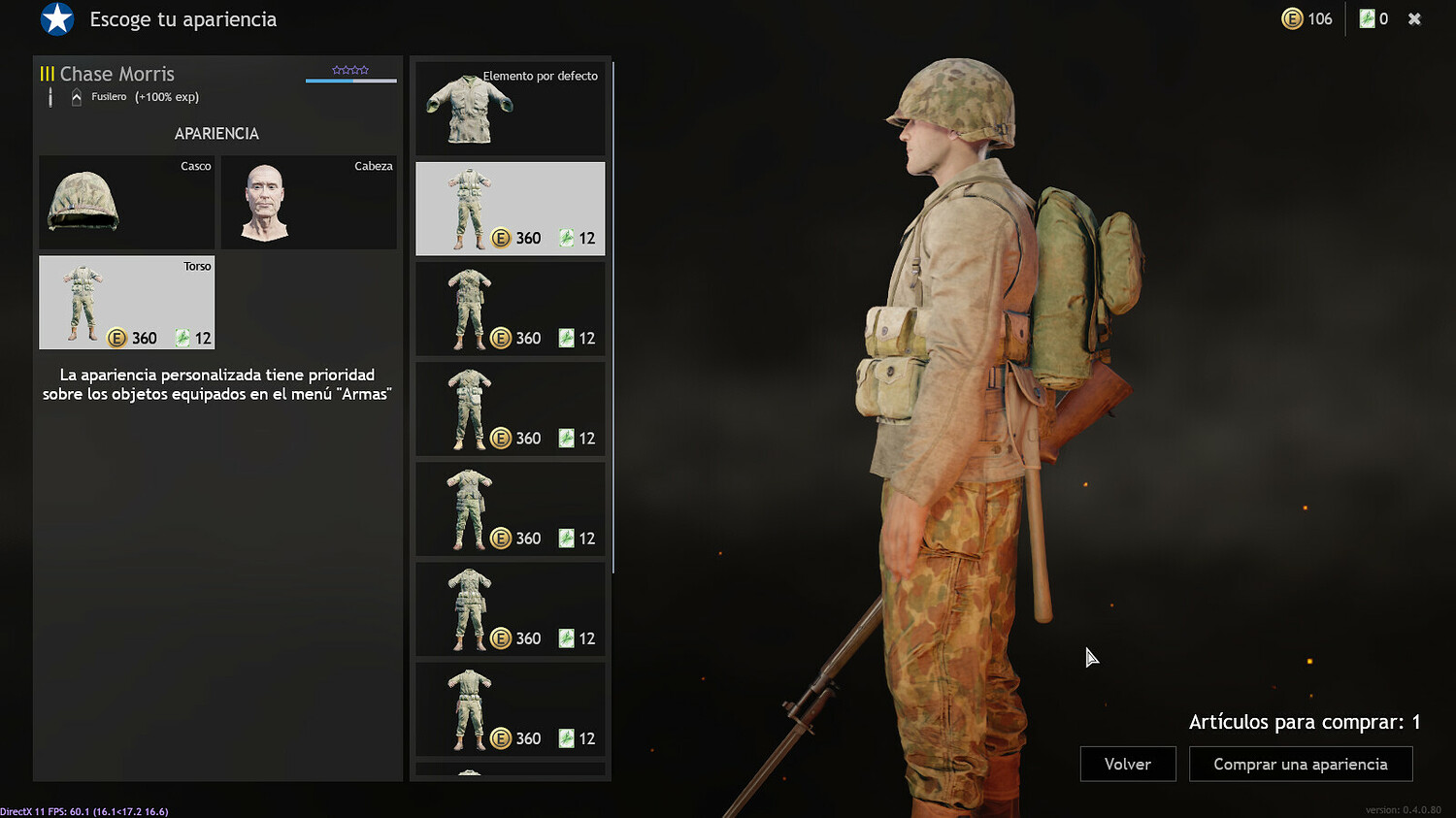This screenshot has height=818, width=1456.
Task: Click the green ticket icon showing 12
Action: (183, 338)
